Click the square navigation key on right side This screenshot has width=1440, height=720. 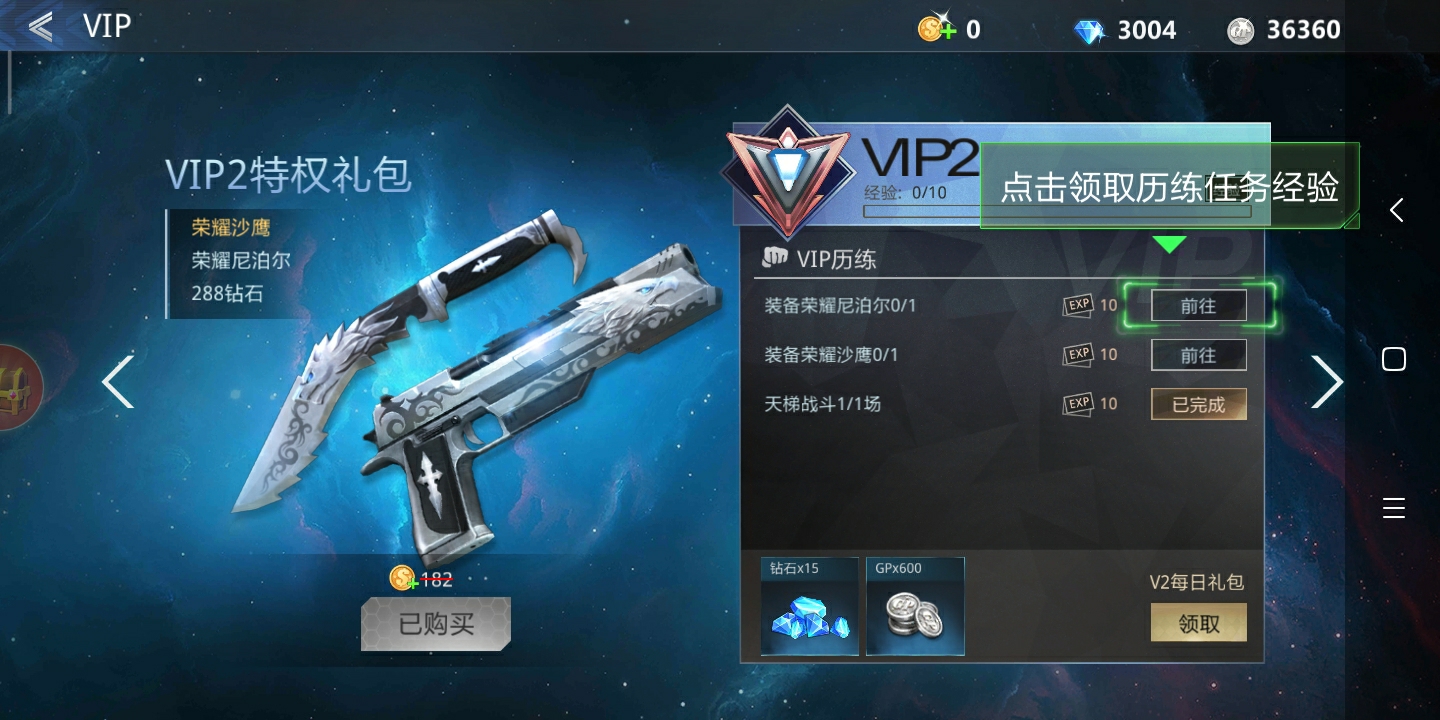1394,358
